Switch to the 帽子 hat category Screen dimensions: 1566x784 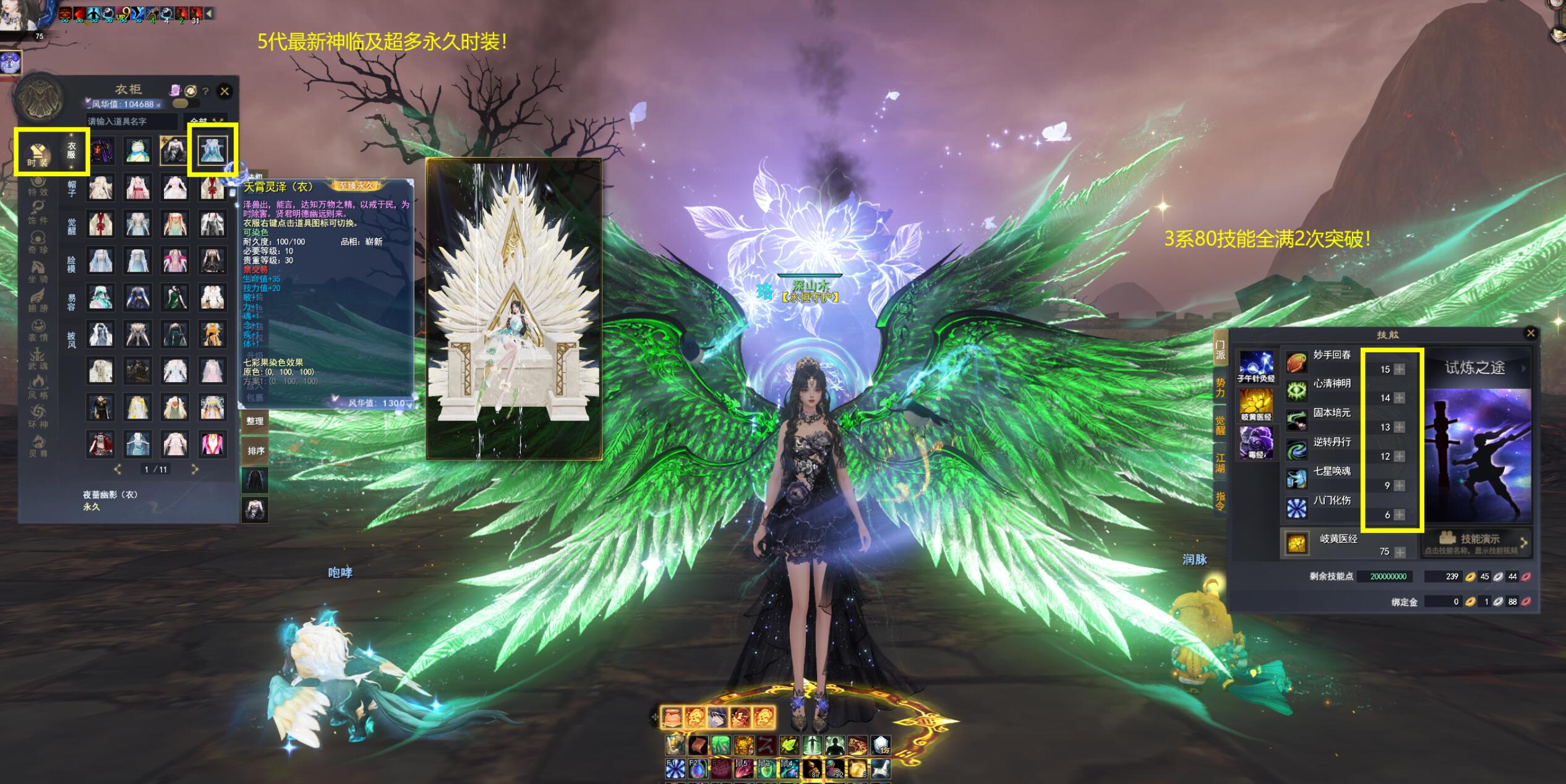click(72, 189)
